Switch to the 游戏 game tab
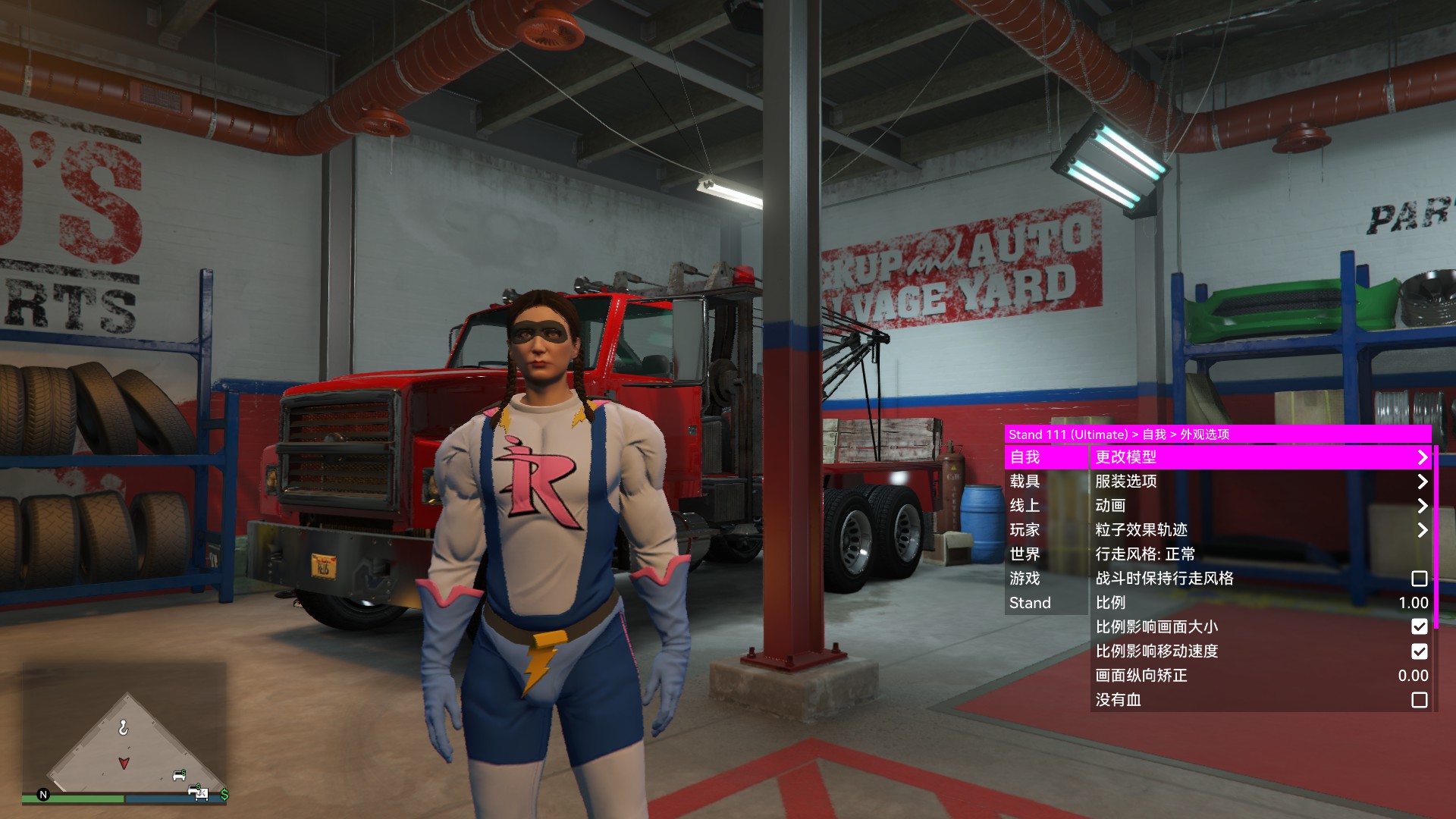The image size is (1456, 819). 1045,579
